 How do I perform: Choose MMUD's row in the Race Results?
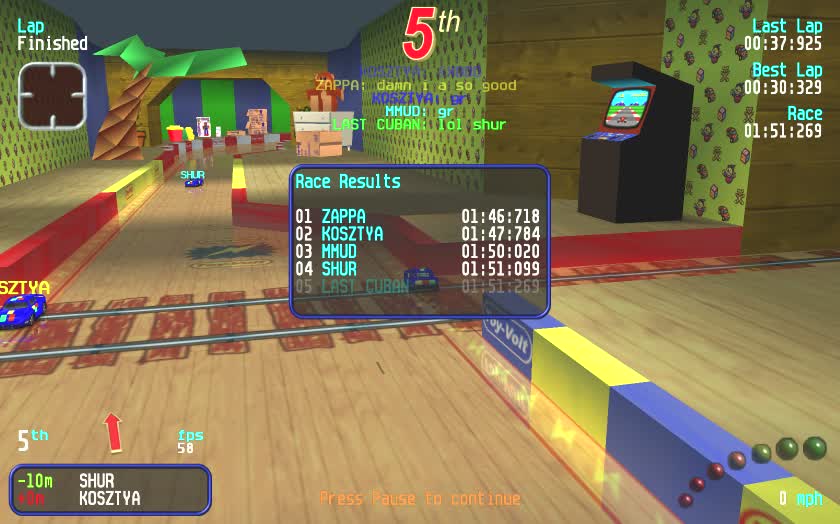417,252
